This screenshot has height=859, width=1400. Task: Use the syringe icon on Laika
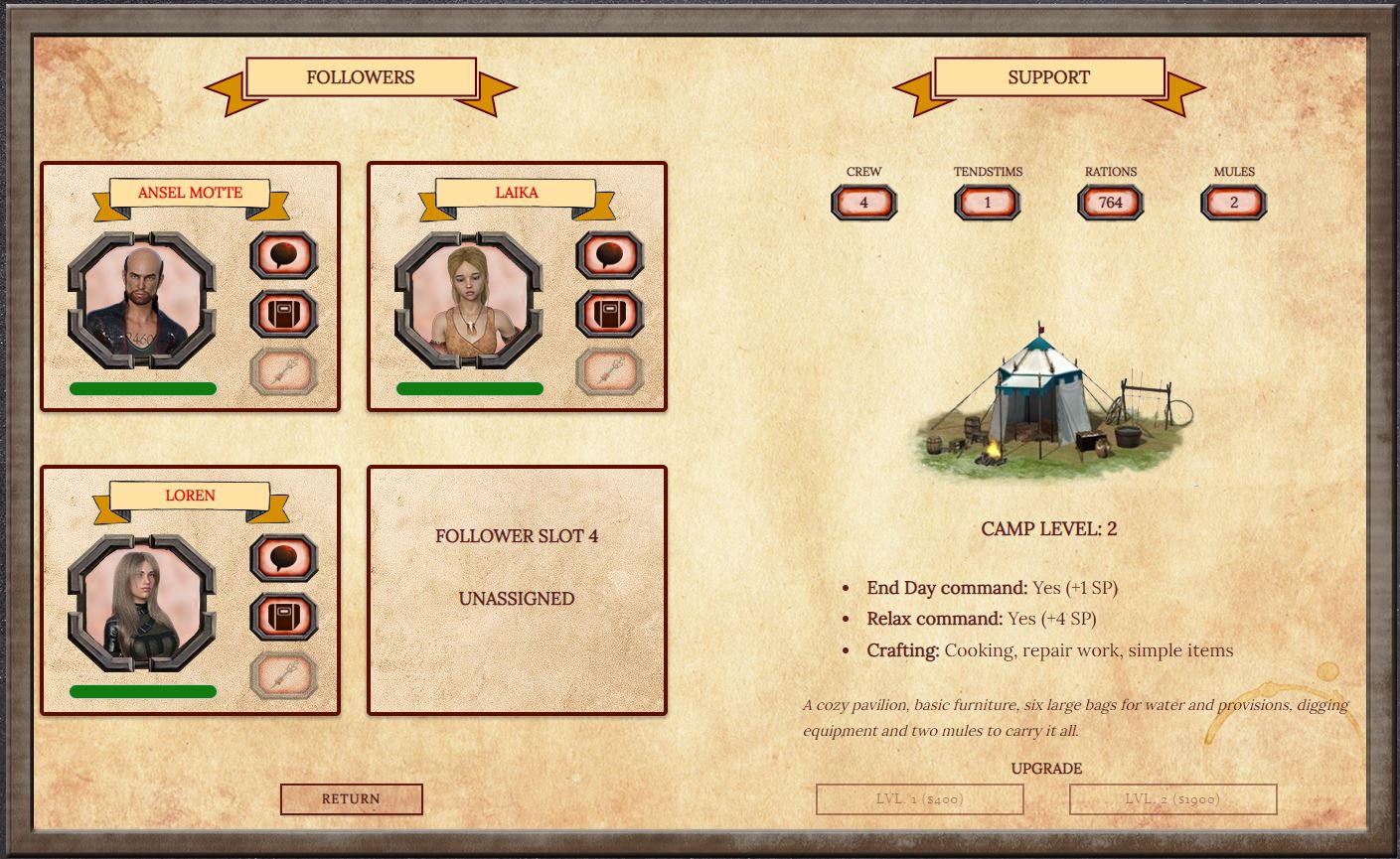coord(610,372)
